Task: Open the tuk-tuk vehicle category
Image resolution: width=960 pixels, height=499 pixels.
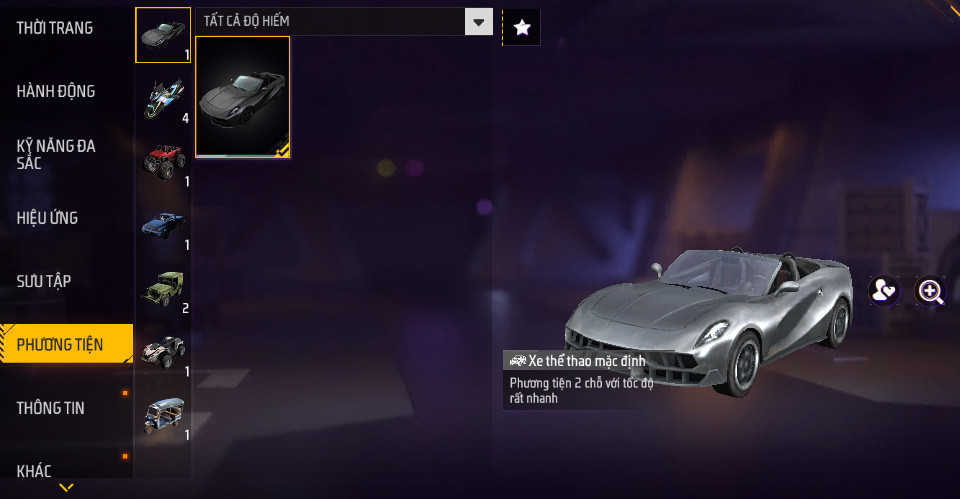Action: coord(163,415)
